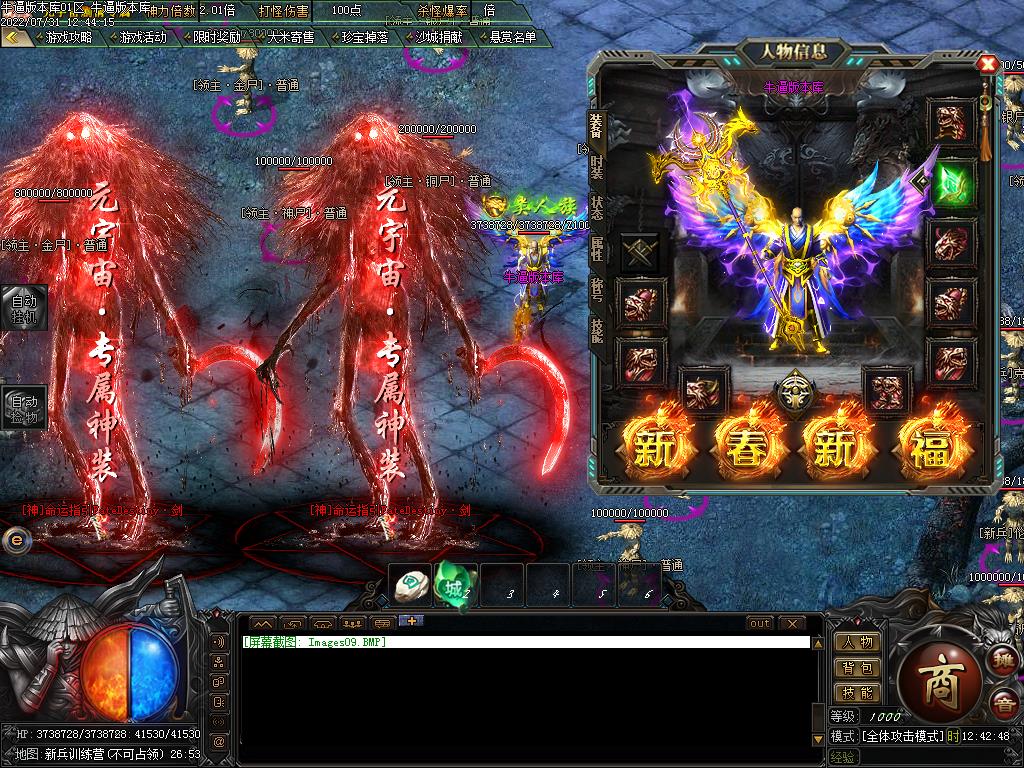Open the 人物 character button
The width and height of the screenshot is (1024, 768).
857,642
